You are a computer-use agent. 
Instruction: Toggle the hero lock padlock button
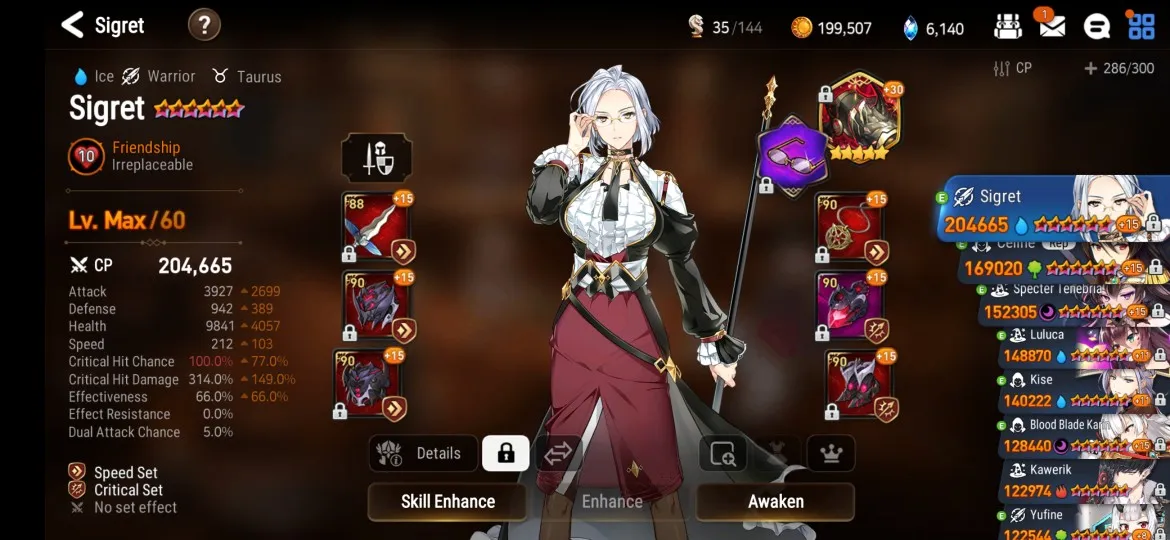pyautogui.click(x=506, y=453)
